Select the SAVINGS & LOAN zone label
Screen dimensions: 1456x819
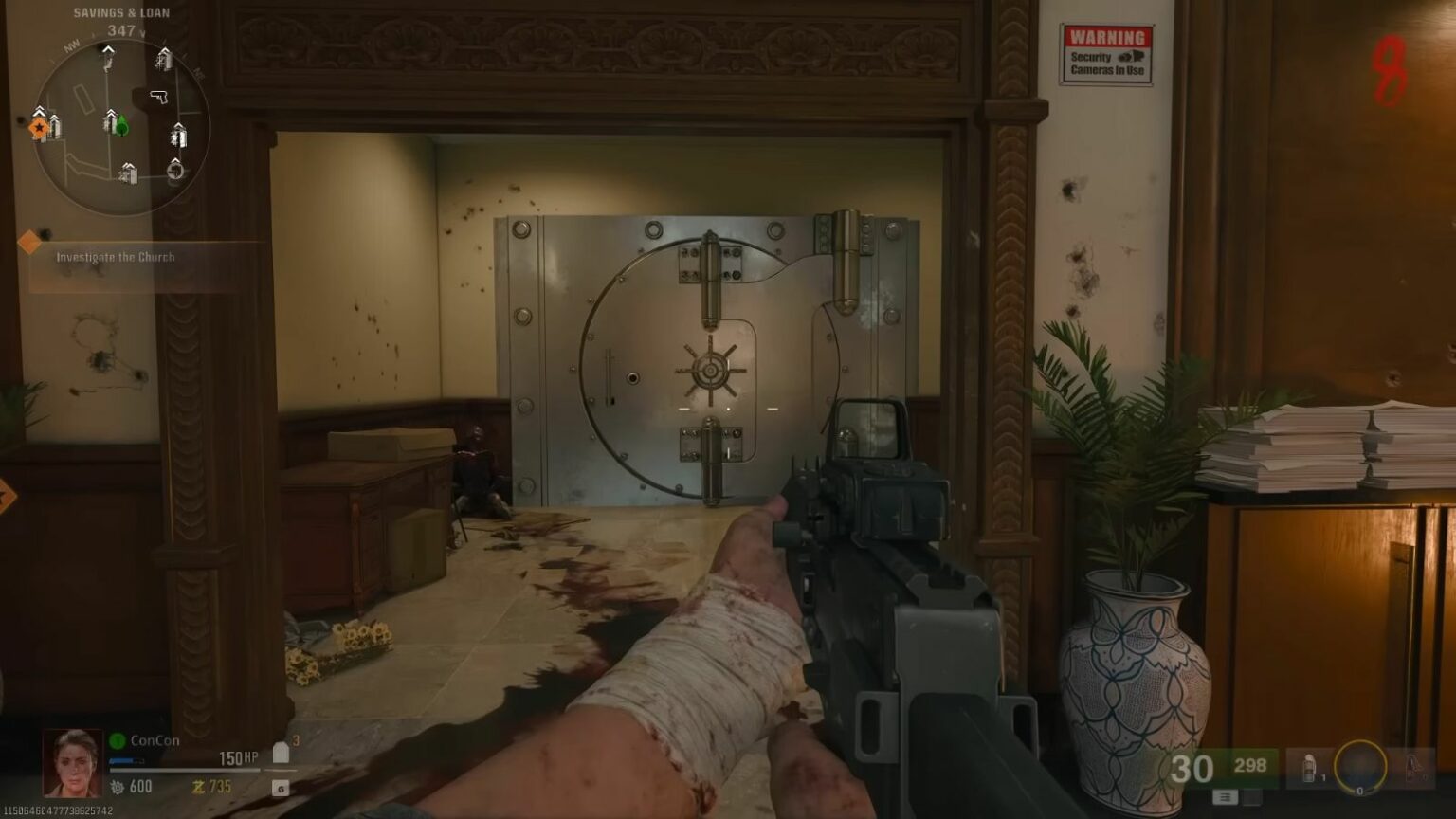(x=121, y=12)
